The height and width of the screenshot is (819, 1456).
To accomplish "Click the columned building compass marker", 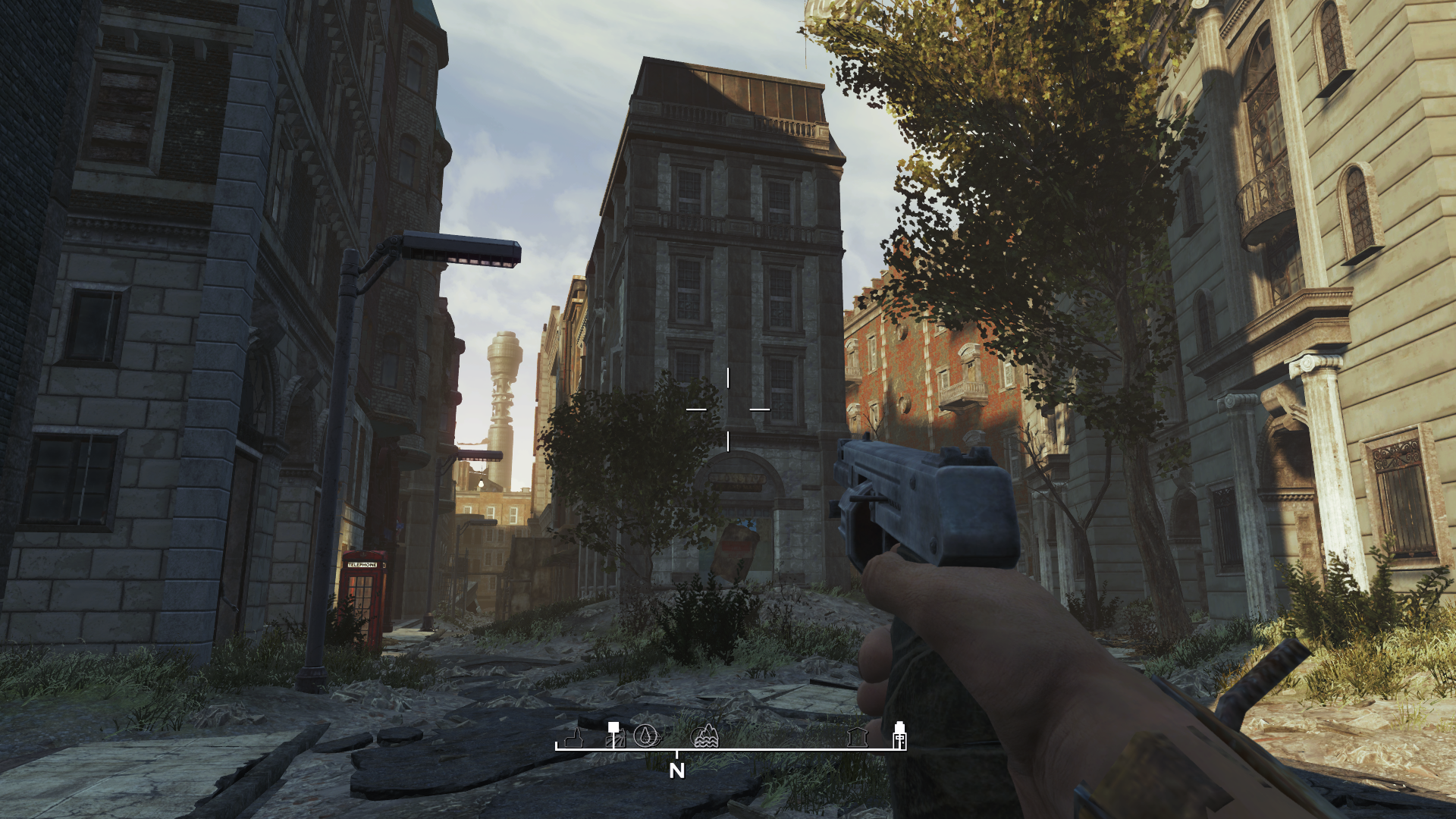I will click(858, 736).
